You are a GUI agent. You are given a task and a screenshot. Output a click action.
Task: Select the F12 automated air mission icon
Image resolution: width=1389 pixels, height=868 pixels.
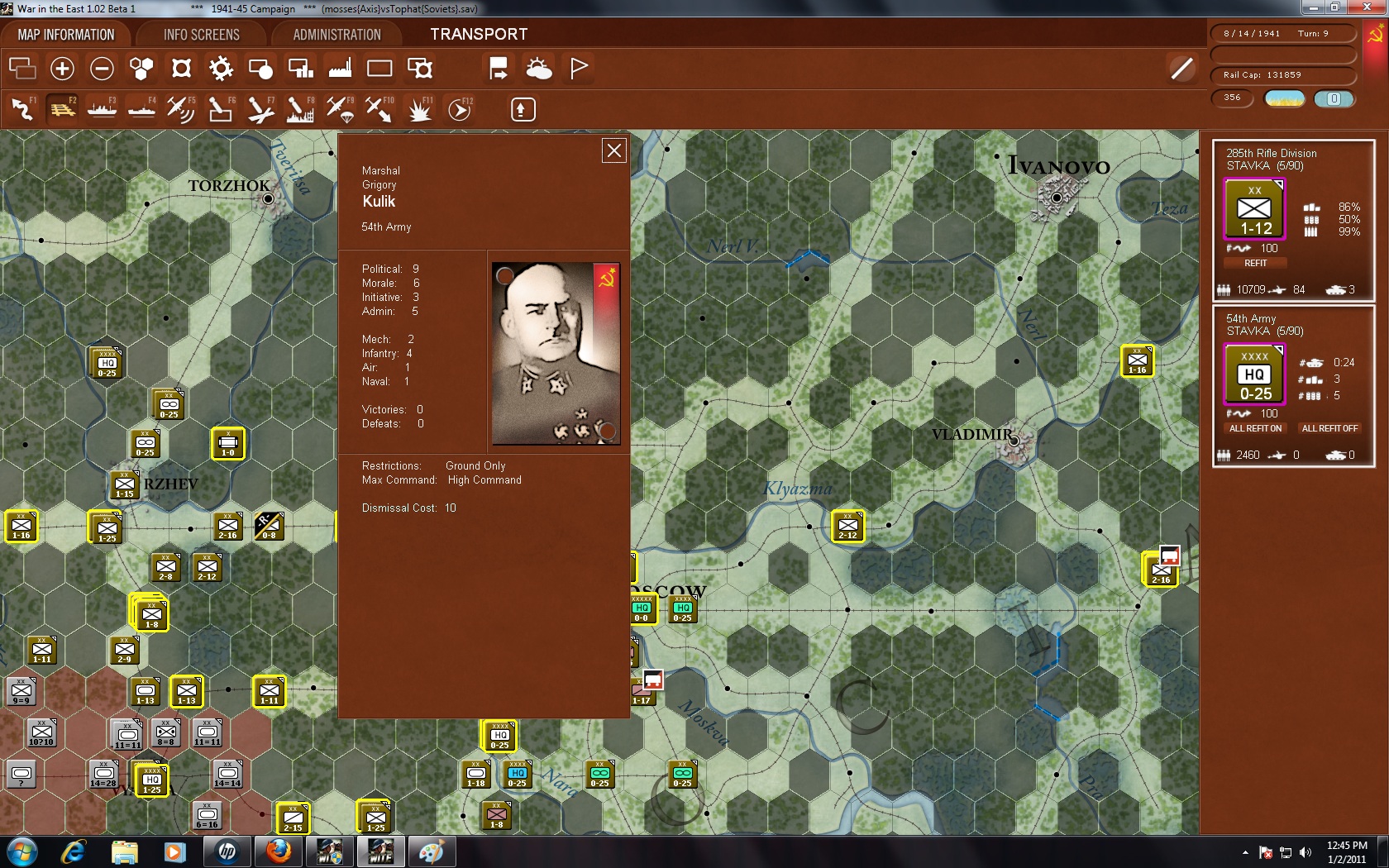[x=460, y=109]
